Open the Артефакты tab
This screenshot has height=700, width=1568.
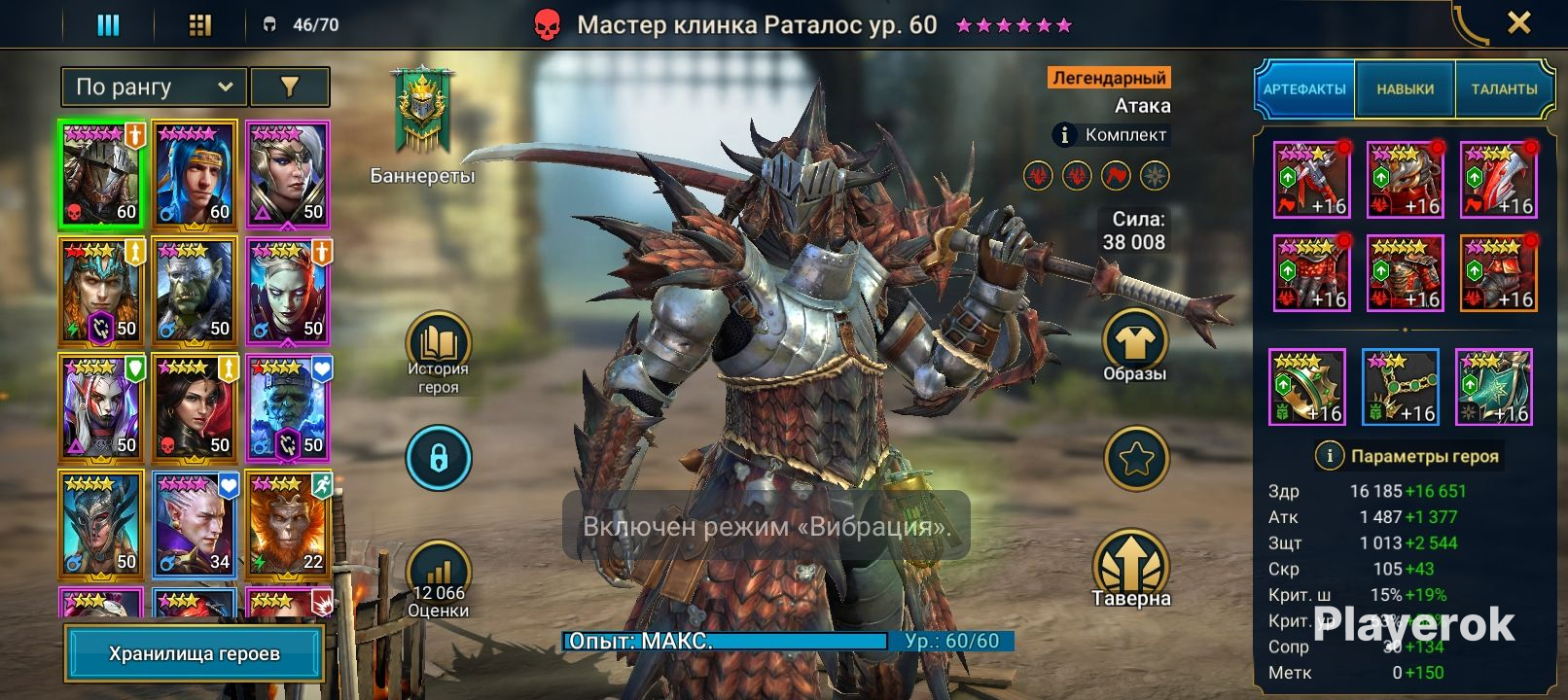(x=1304, y=89)
